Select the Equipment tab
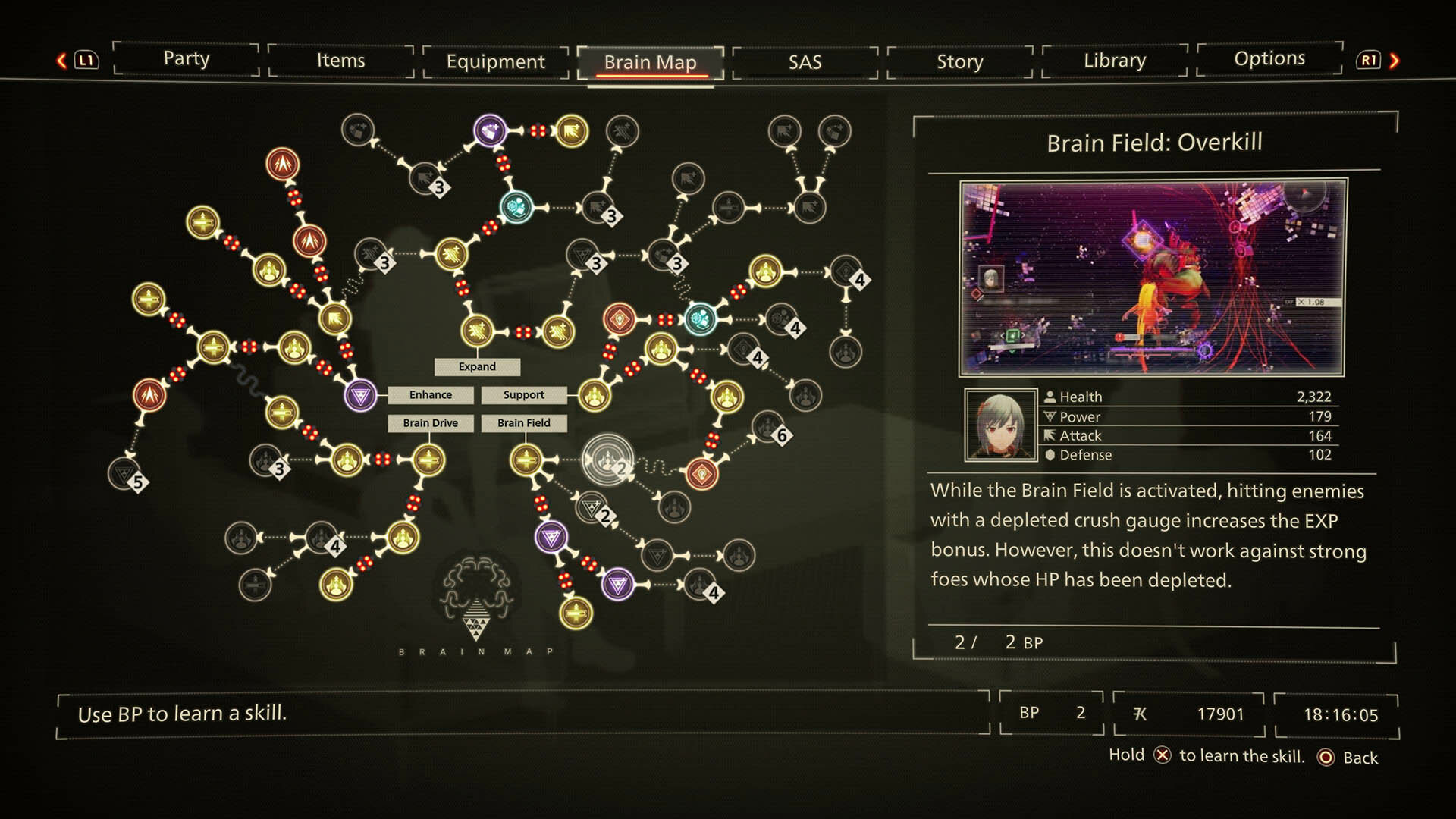 point(495,61)
